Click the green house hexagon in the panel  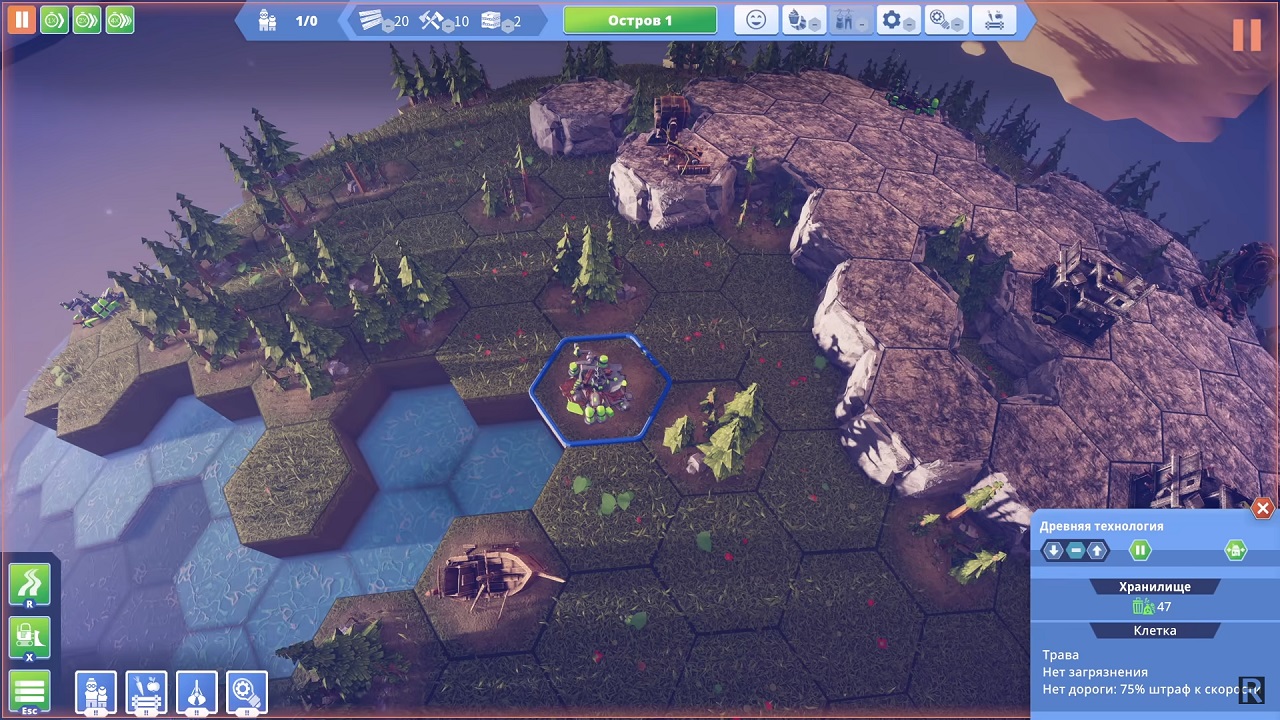point(1236,550)
